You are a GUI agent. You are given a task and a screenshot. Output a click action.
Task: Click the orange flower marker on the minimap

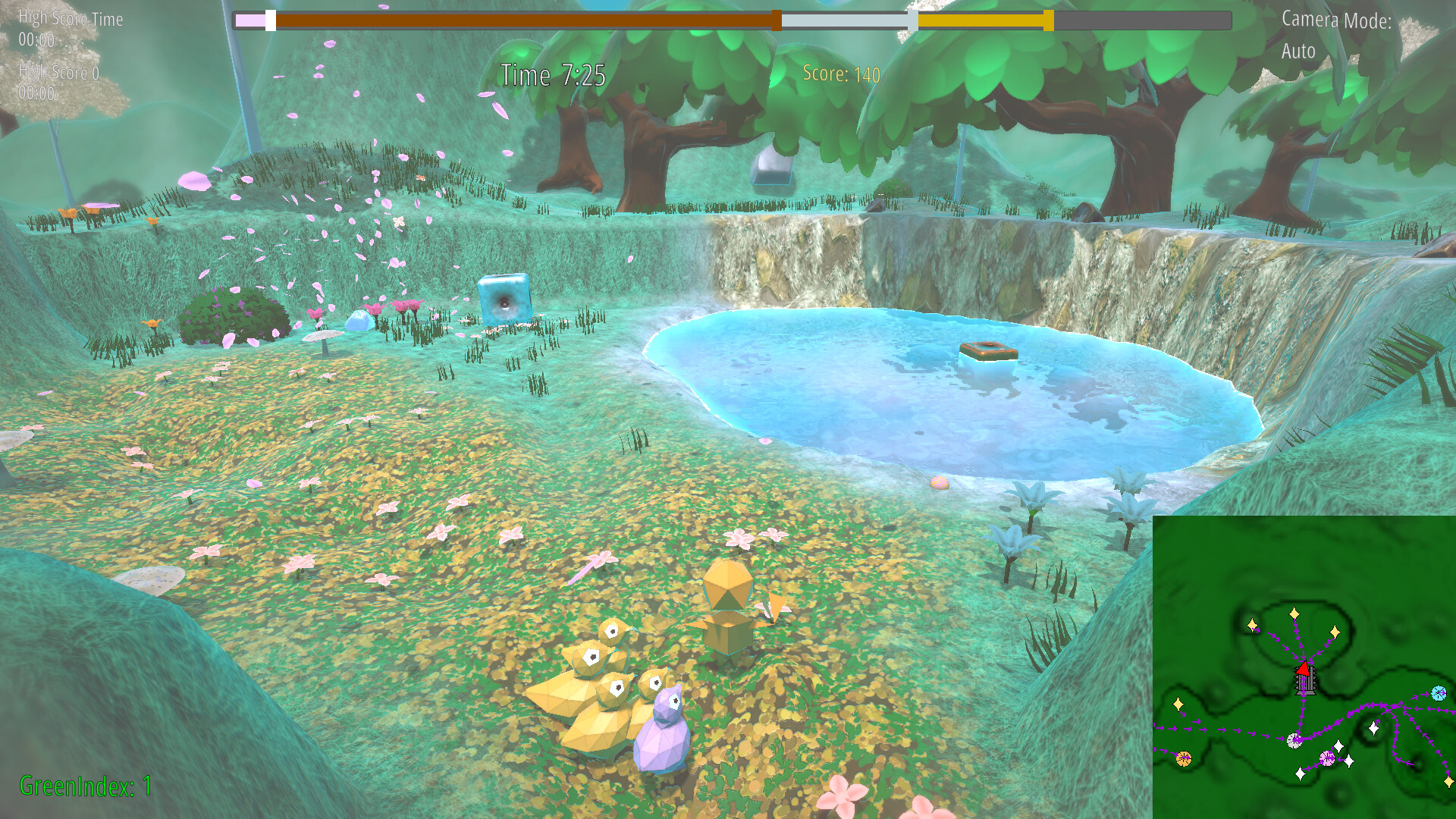click(x=1184, y=758)
